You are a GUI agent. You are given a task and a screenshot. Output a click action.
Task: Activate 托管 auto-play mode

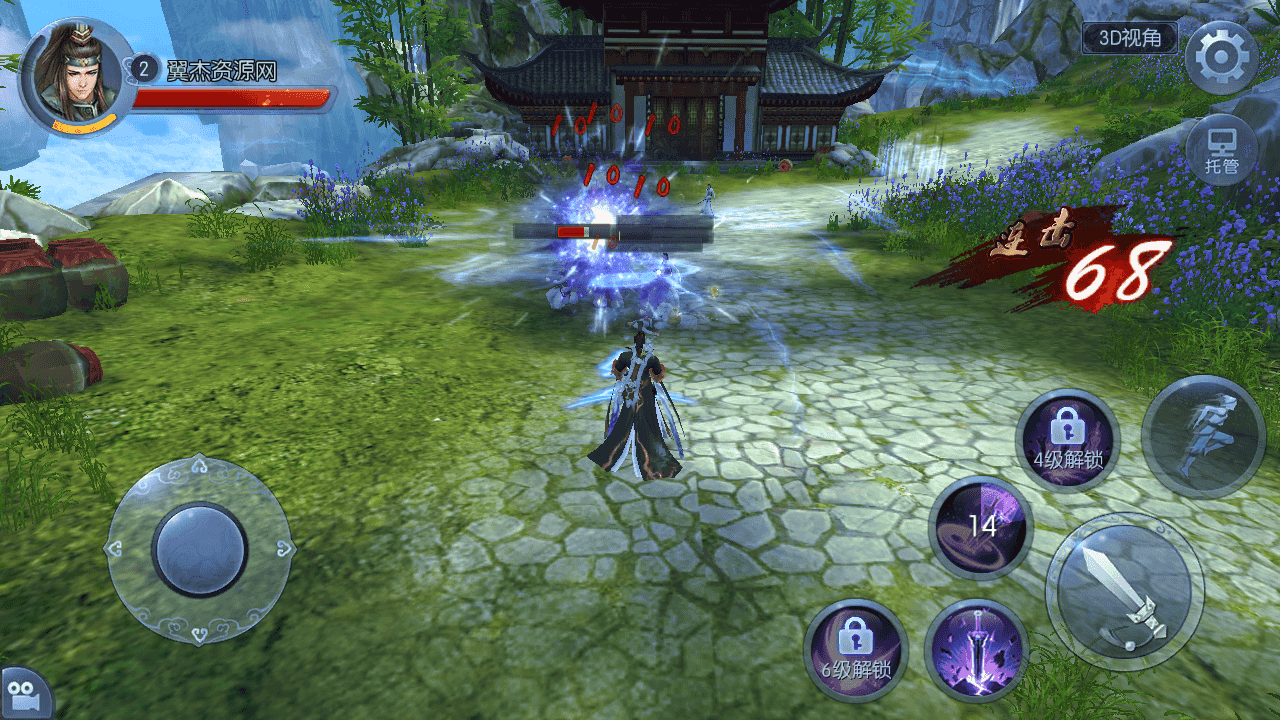tap(1221, 151)
